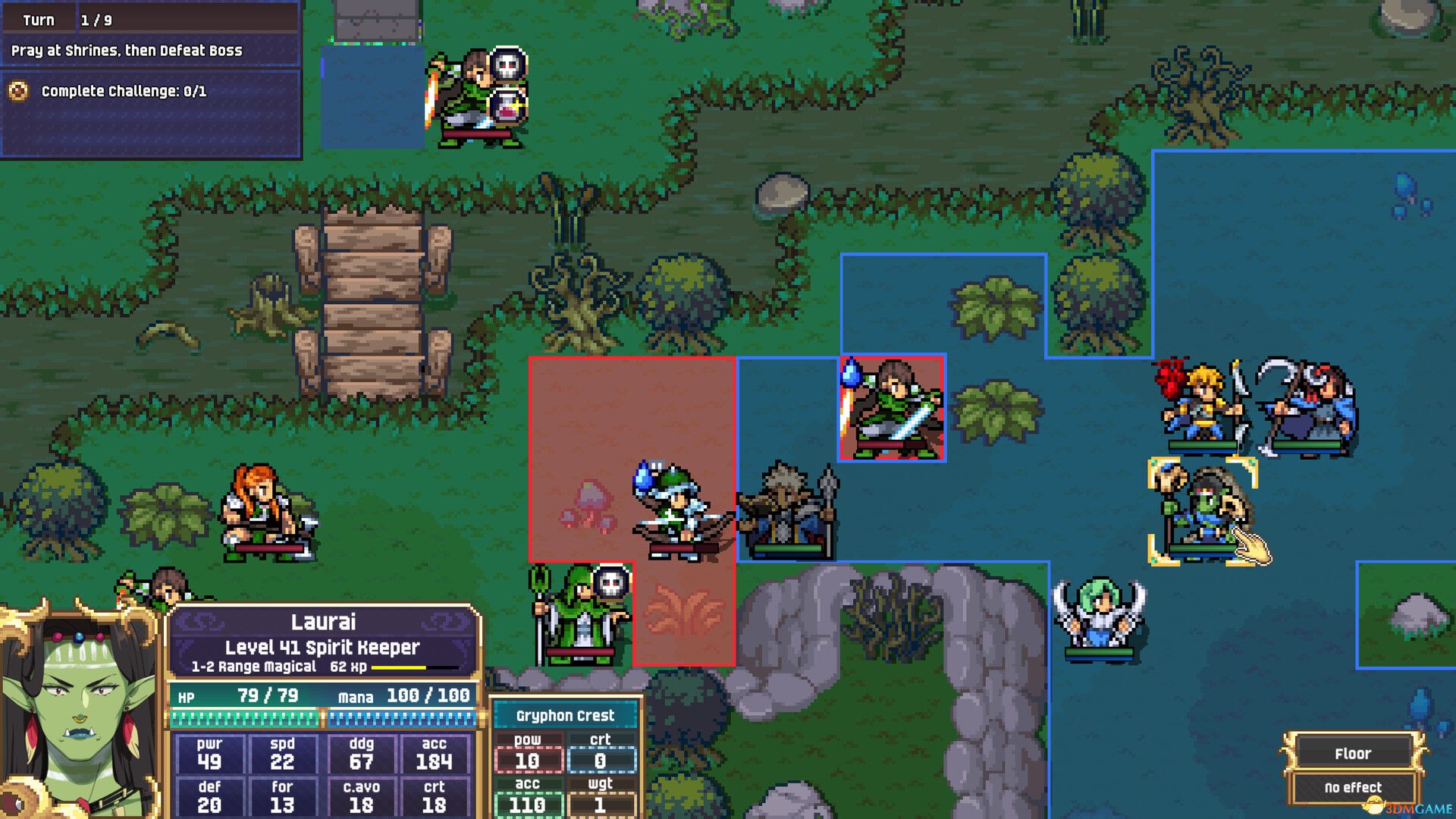Click the No effect tile info label

pos(1354,788)
